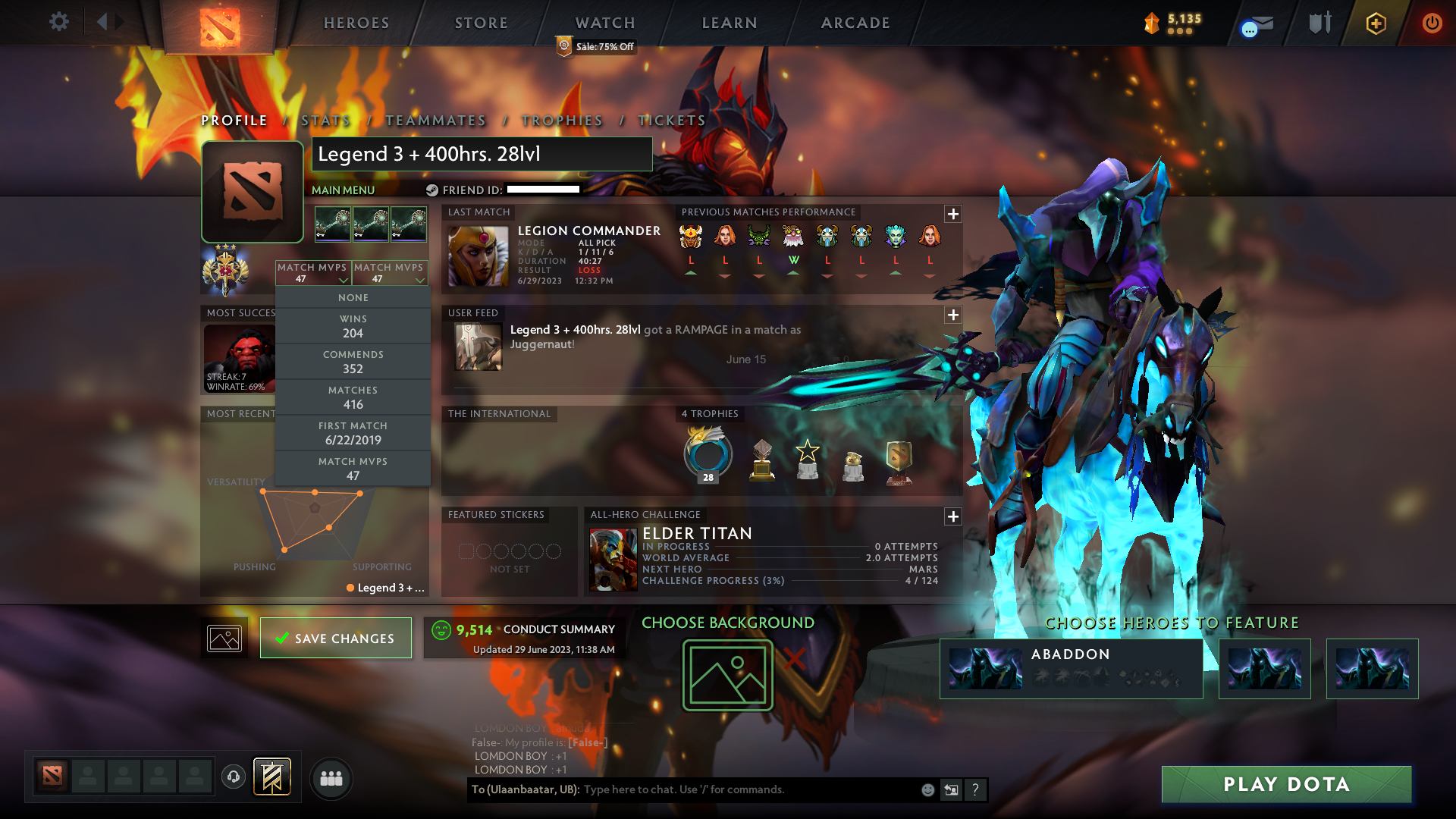Open party finder with the three-people icon

pos(331,779)
